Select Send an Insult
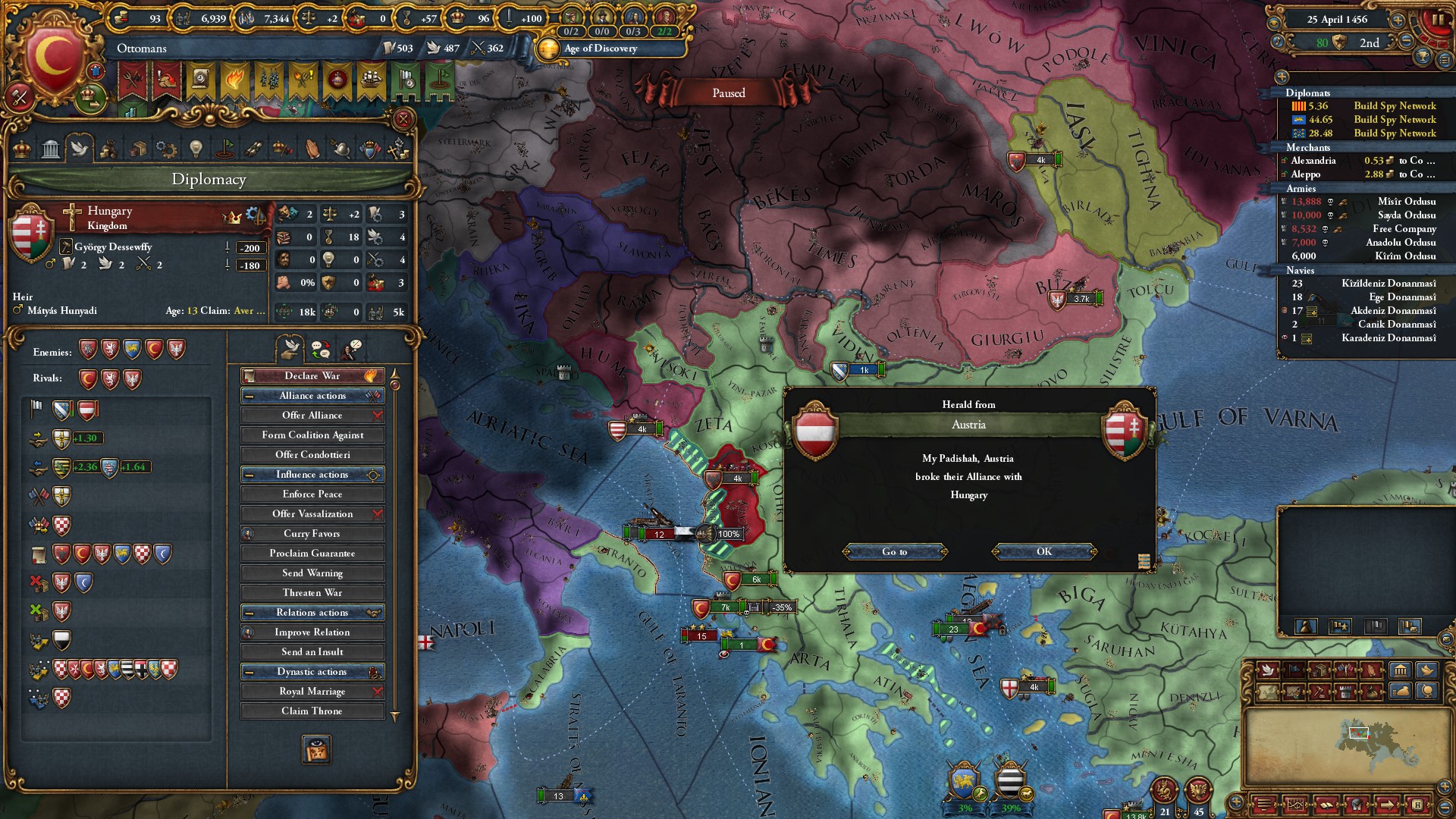The height and width of the screenshot is (819, 1456). click(312, 651)
